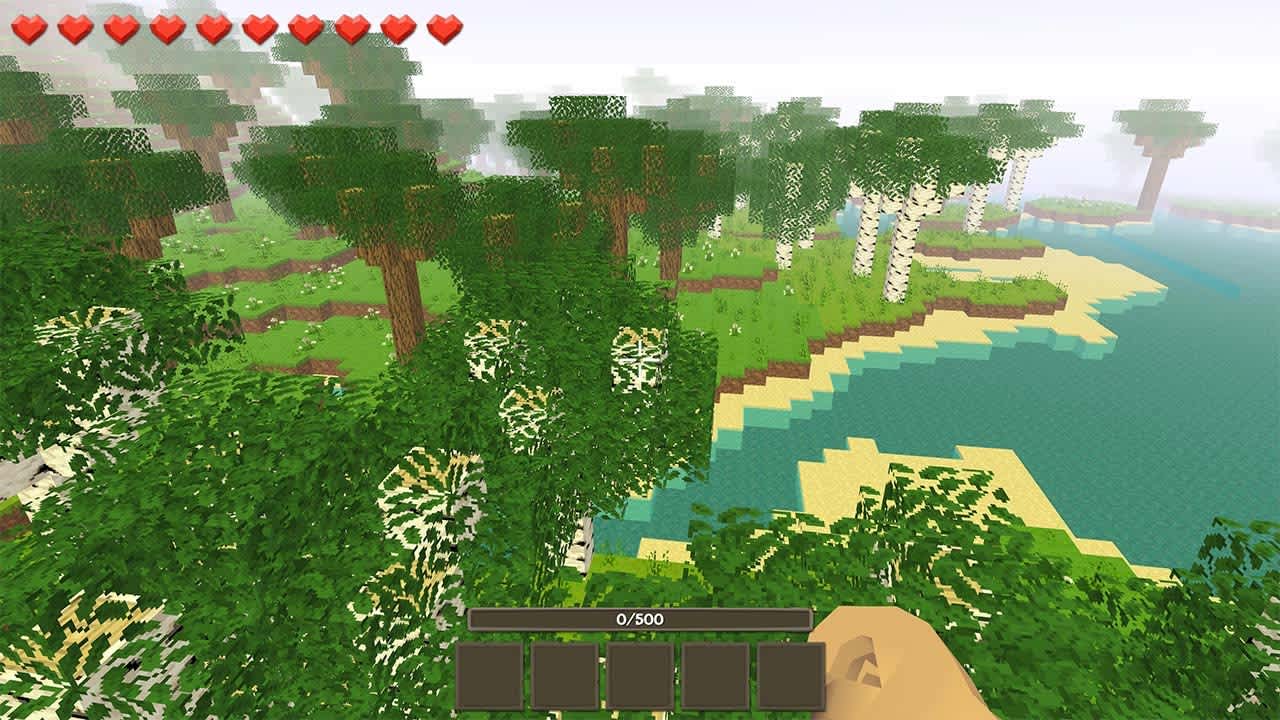Click the 0/500 counter text
The width and height of the screenshot is (1280, 720).
[x=640, y=617]
